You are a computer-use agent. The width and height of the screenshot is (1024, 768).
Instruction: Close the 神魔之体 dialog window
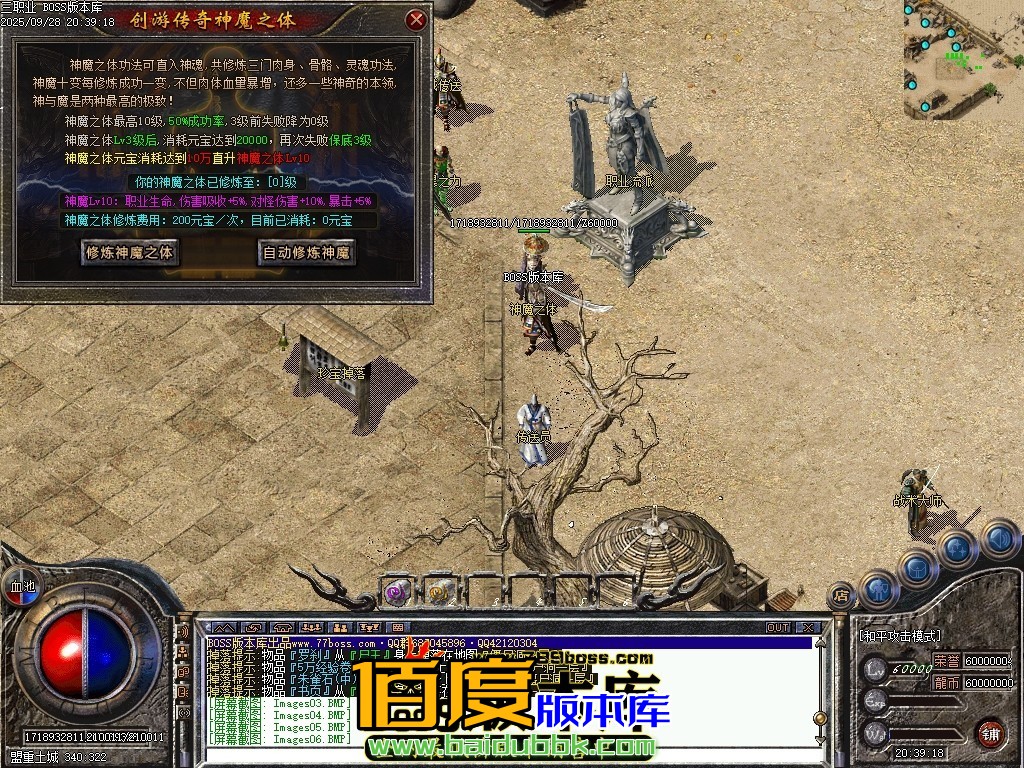click(417, 19)
